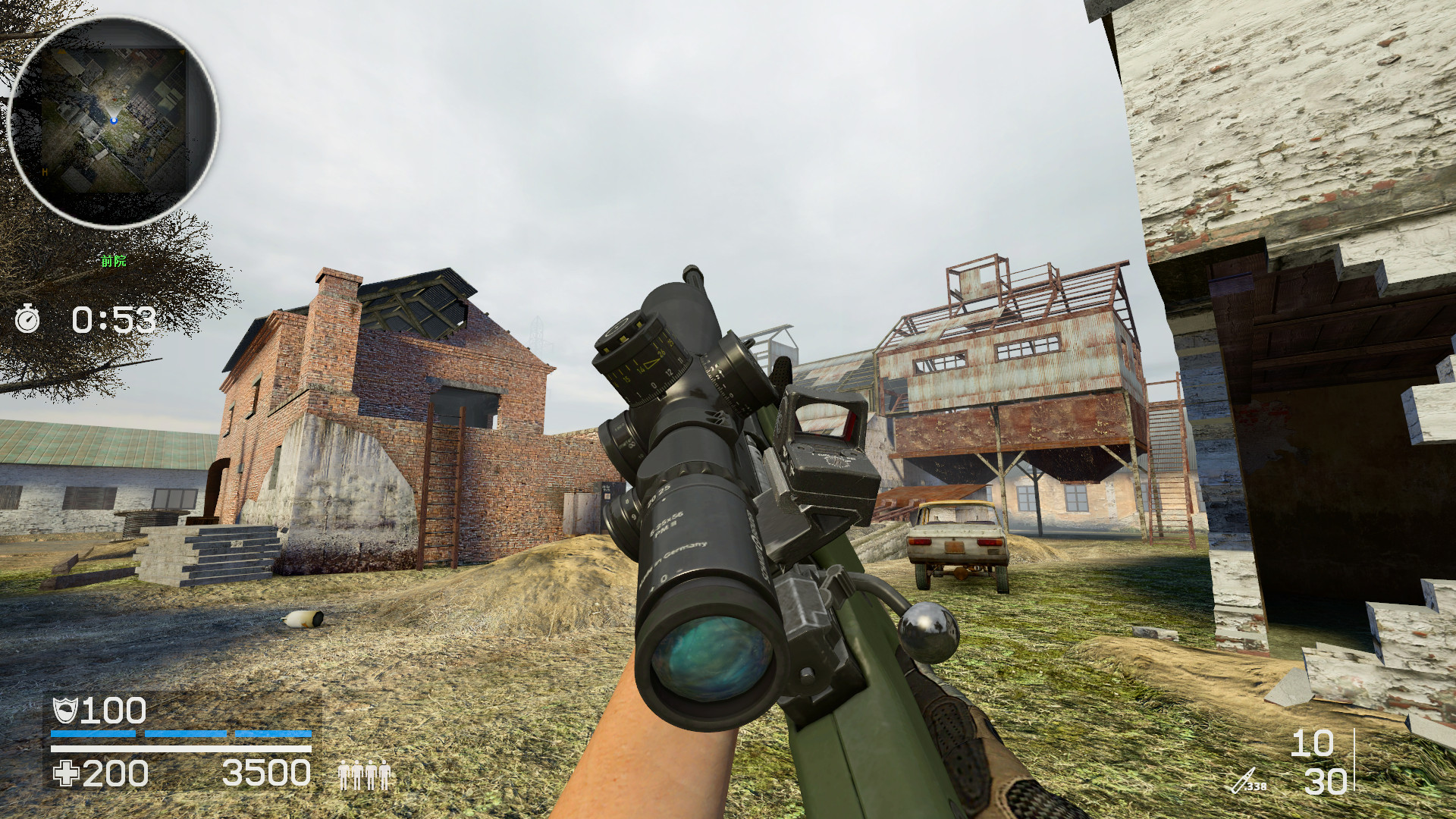Click the money amount showing 3500
The image size is (1456, 819).
[267, 772]
